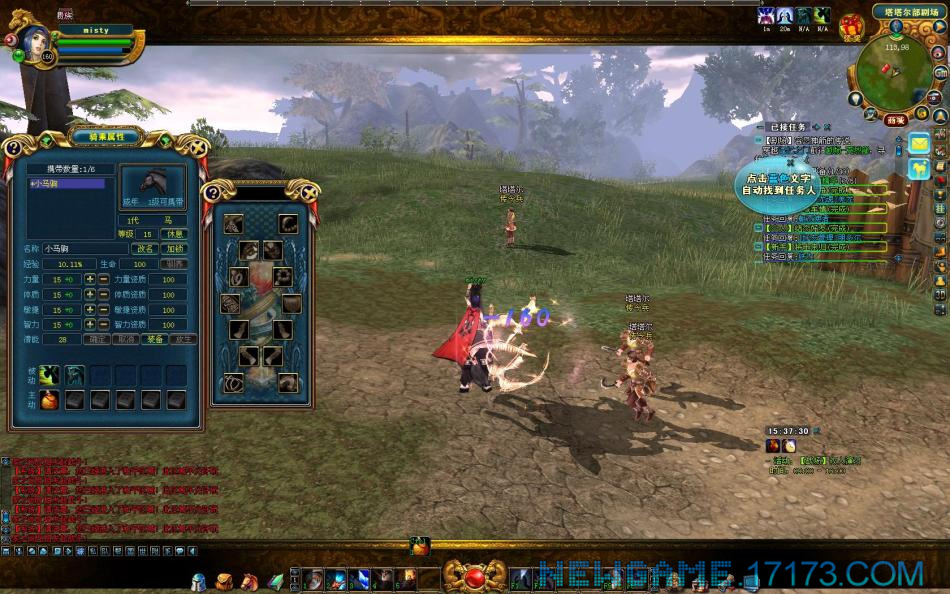Screen dimensions: 950x594
Task: Click the red gift box reward icon
Action: point(851,25)
